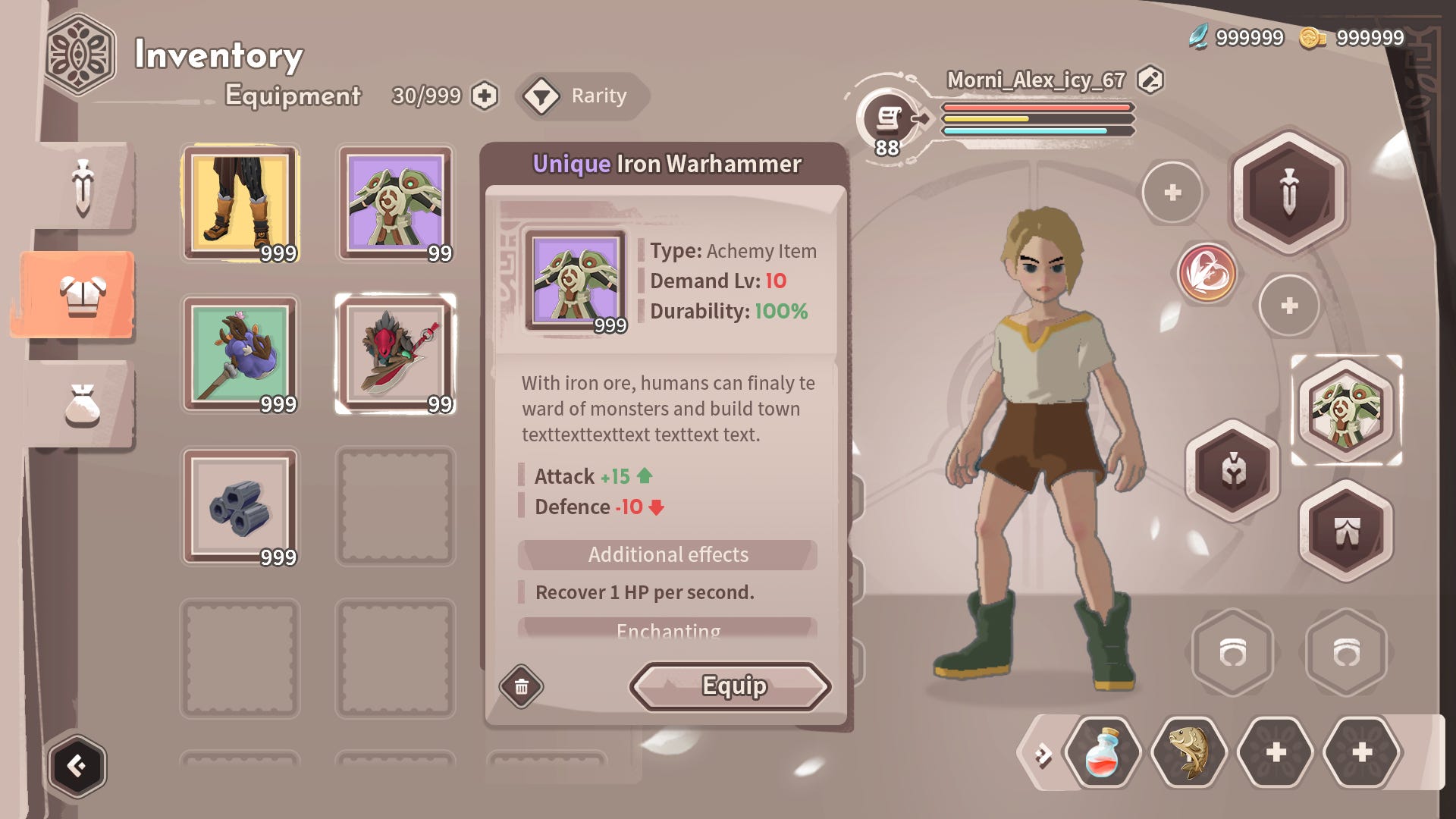This screenshot has height=819, width=1456.
Task: Open the helmet equipment slot
Action: pyautogui.click(x=1232, y=470)
